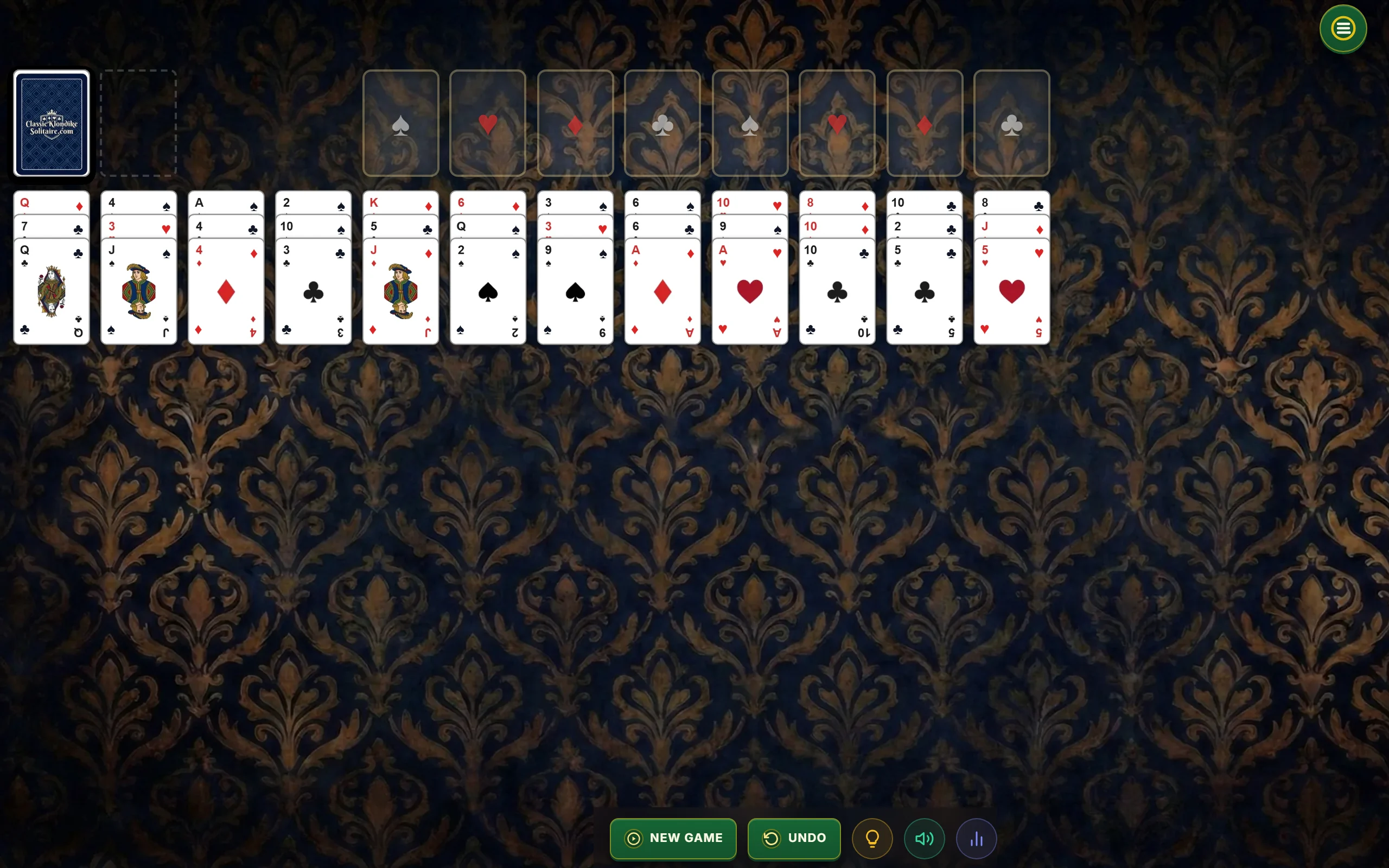
Task: Select the 2 of Spades card
Action: [487, 293]
